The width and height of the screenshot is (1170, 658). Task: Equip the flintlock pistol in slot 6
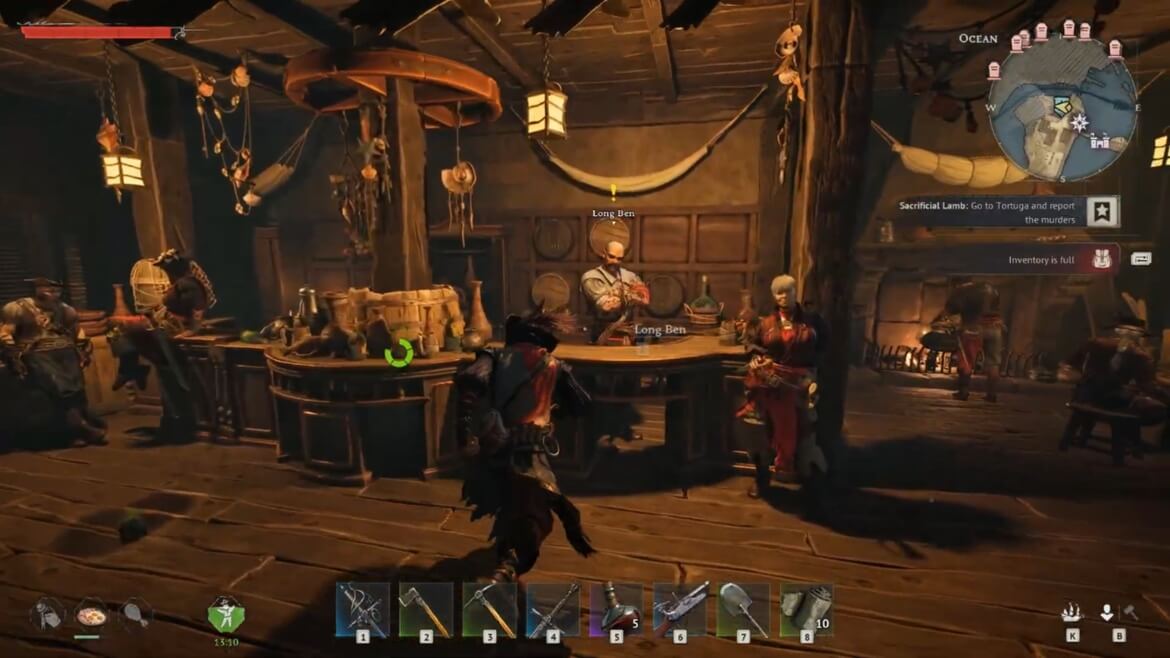pos(680,609)
